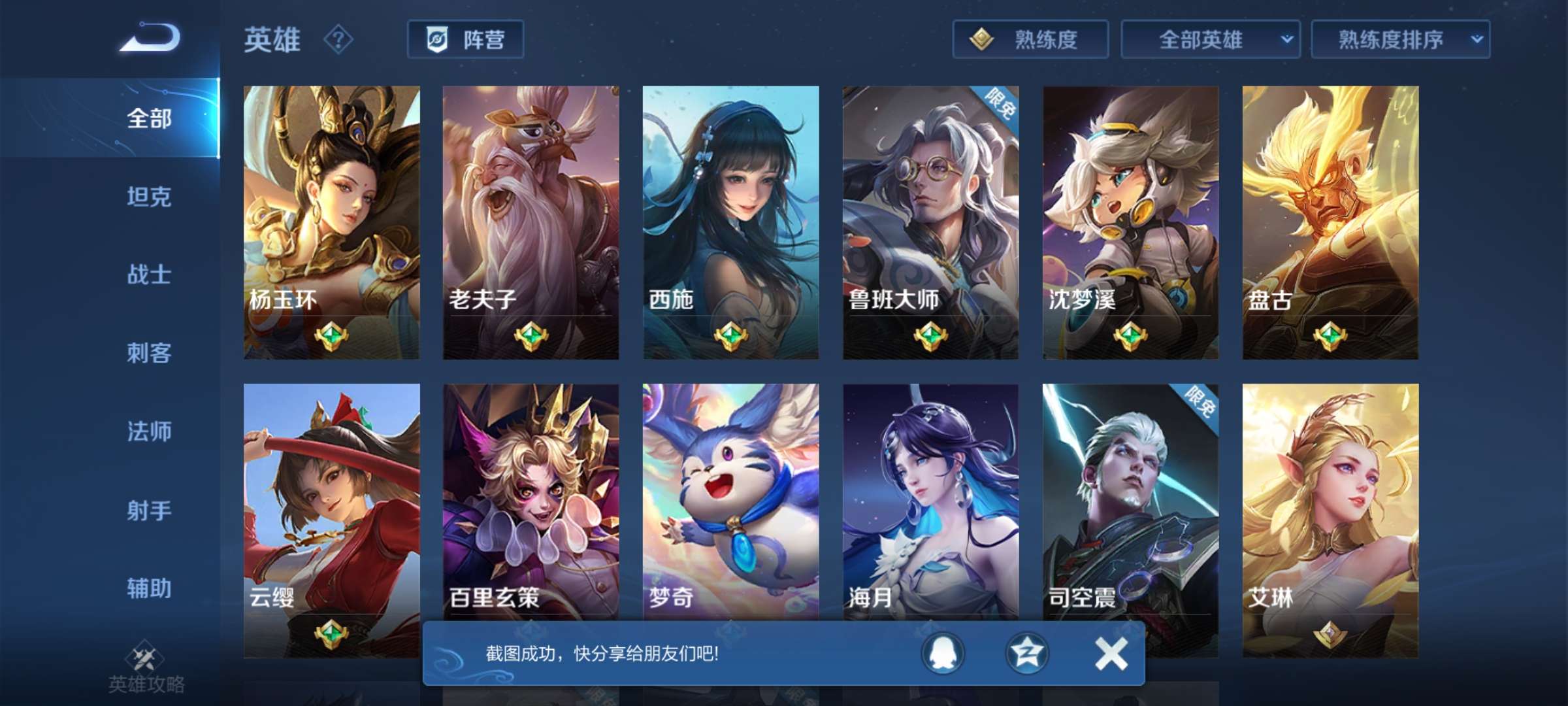Screen dimensions: 1568x706
Task: Switch to the 法师 mage category tab
Action: coord(148,431)
